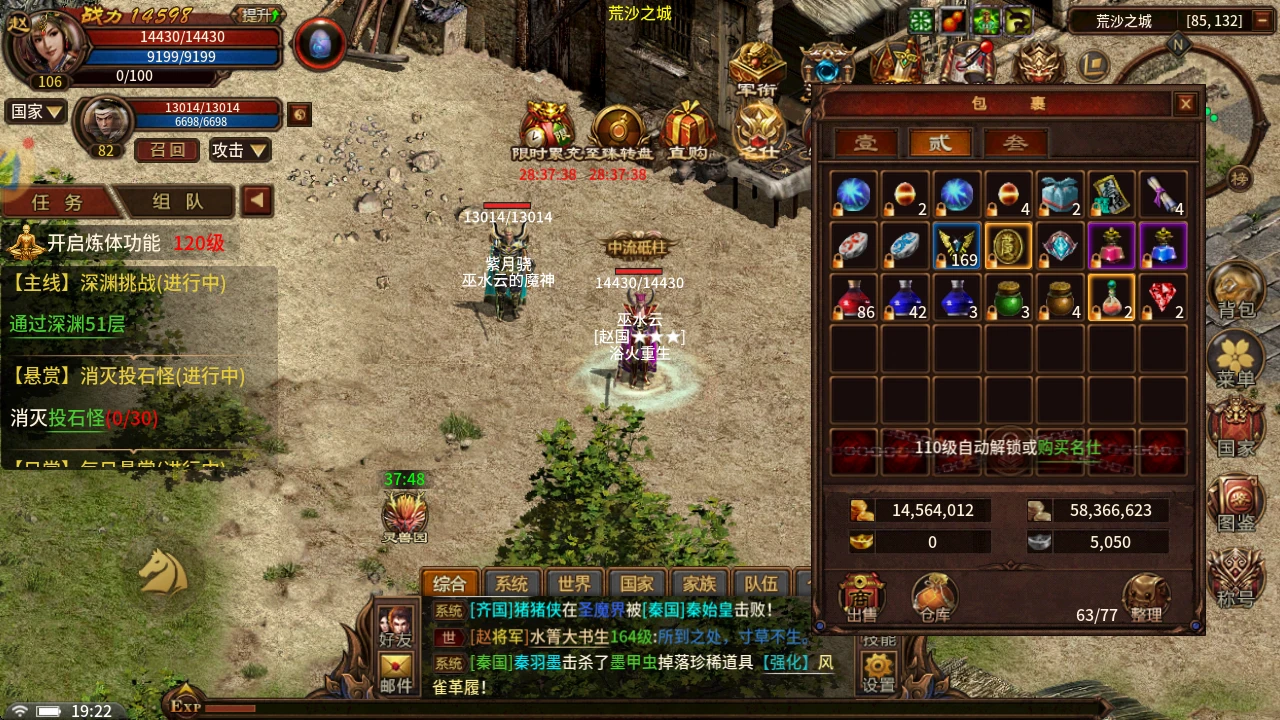The width and height of the screenshot is (1280, 720).
Task: Open the 邮件 mail icon
Action: tap(396, 673)
